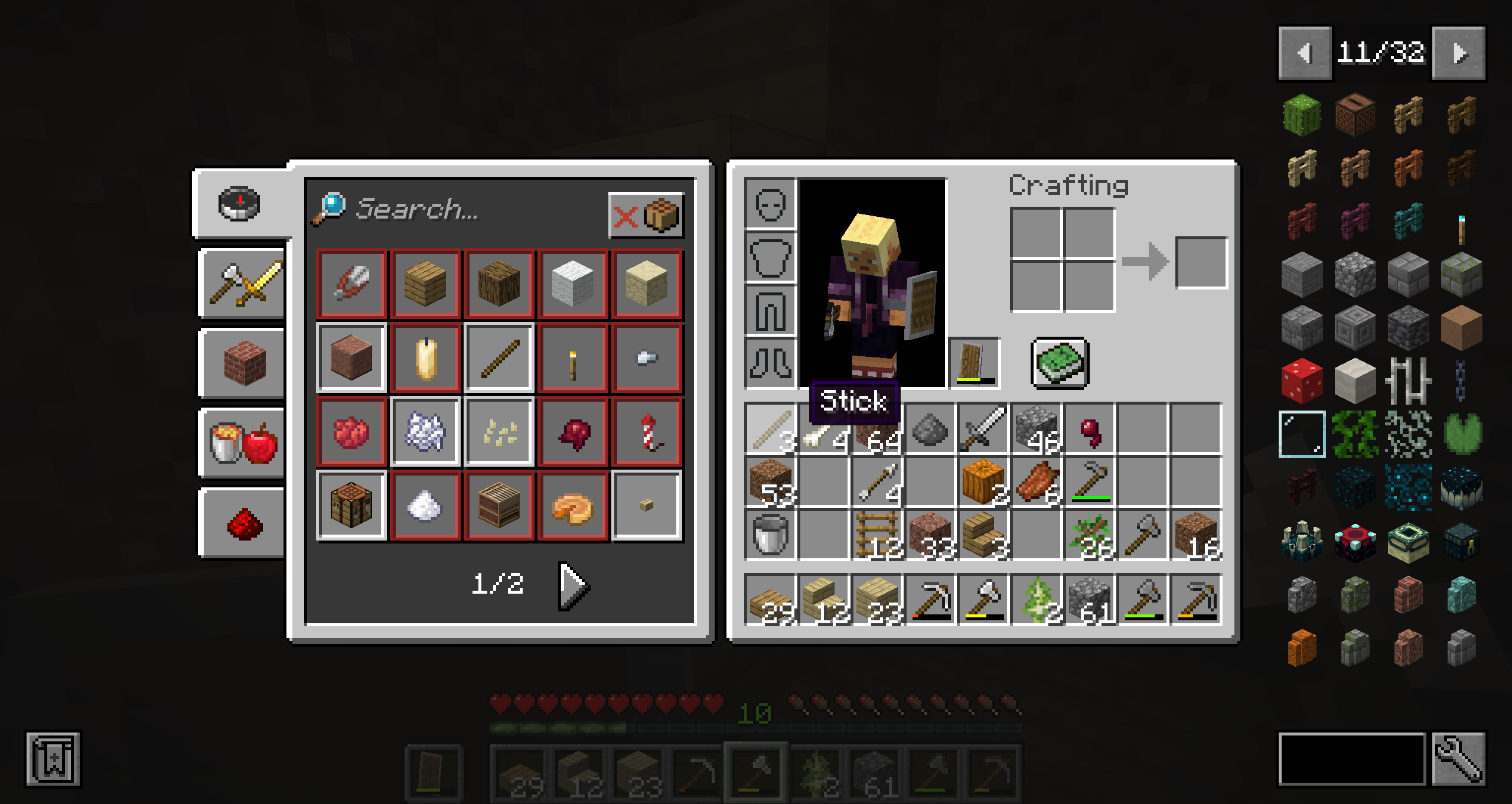Close the recipe book with the green book button
1512x804 pixels.
point(1060,363)
